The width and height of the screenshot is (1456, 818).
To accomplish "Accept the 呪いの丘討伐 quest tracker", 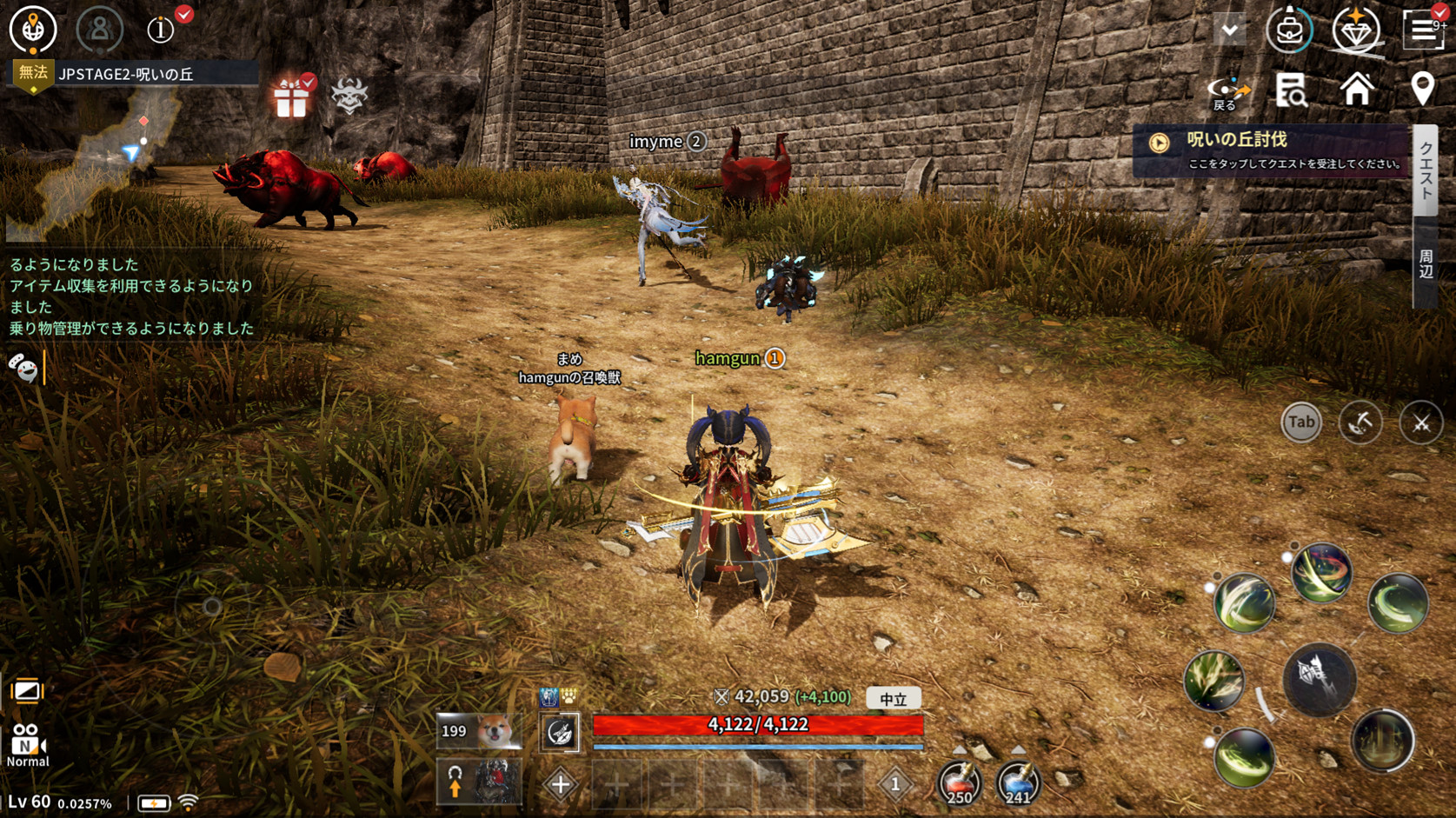I will click(x=1273, y=150).
